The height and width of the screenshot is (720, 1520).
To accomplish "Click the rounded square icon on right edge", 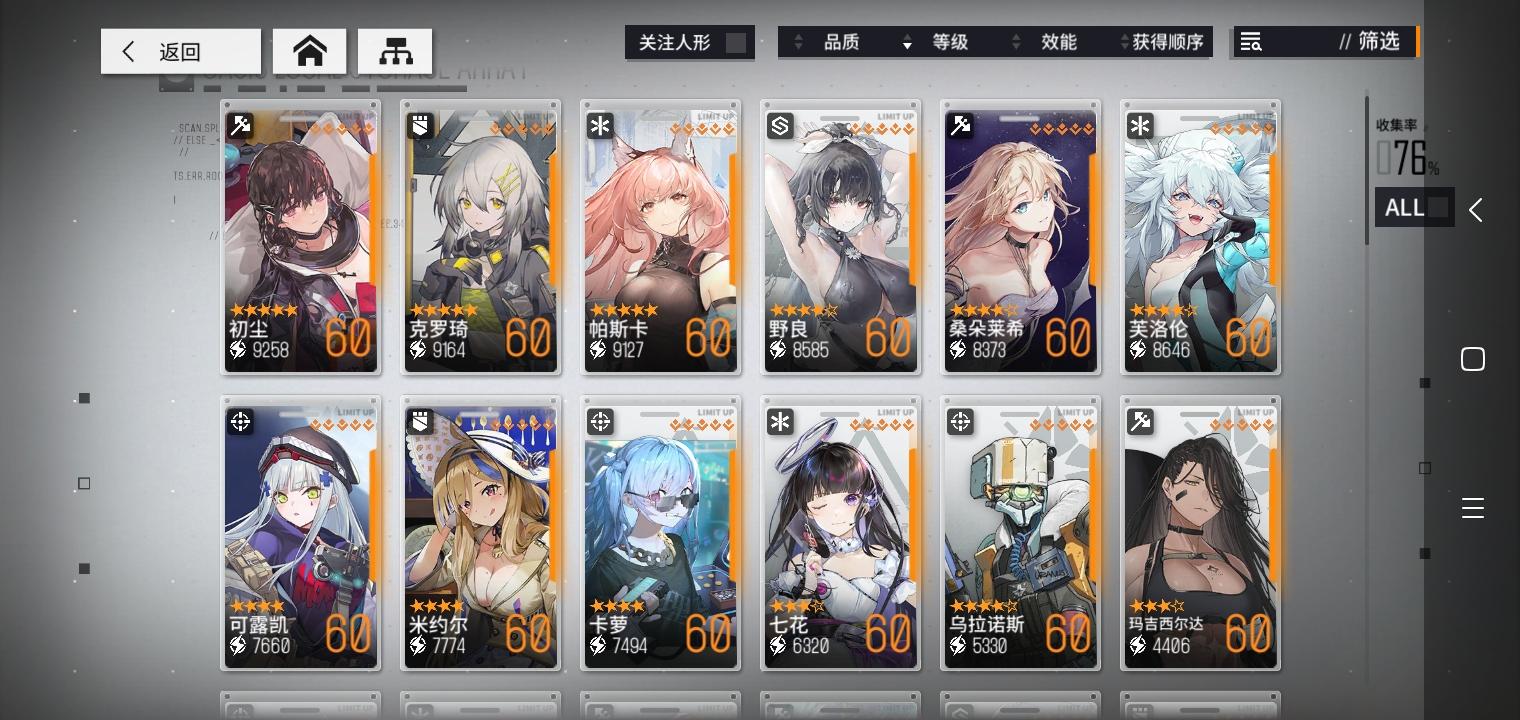I will pyautogui.click(x=1473, y=358).
